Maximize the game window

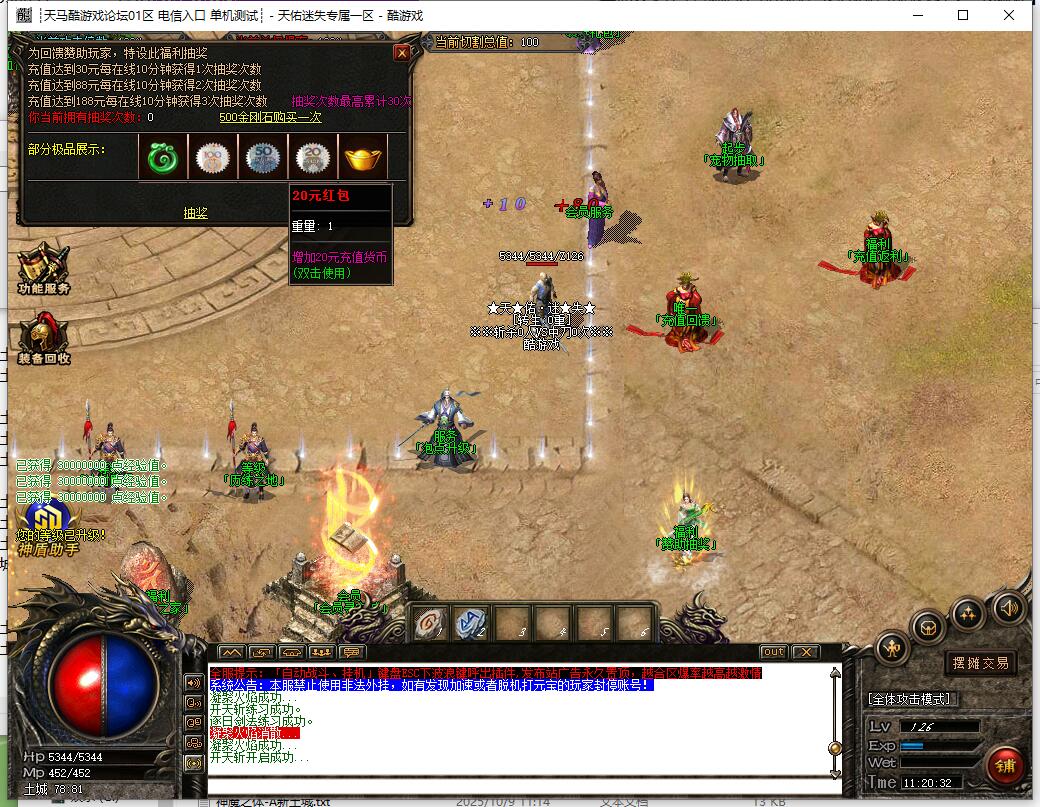coord(963,15)
